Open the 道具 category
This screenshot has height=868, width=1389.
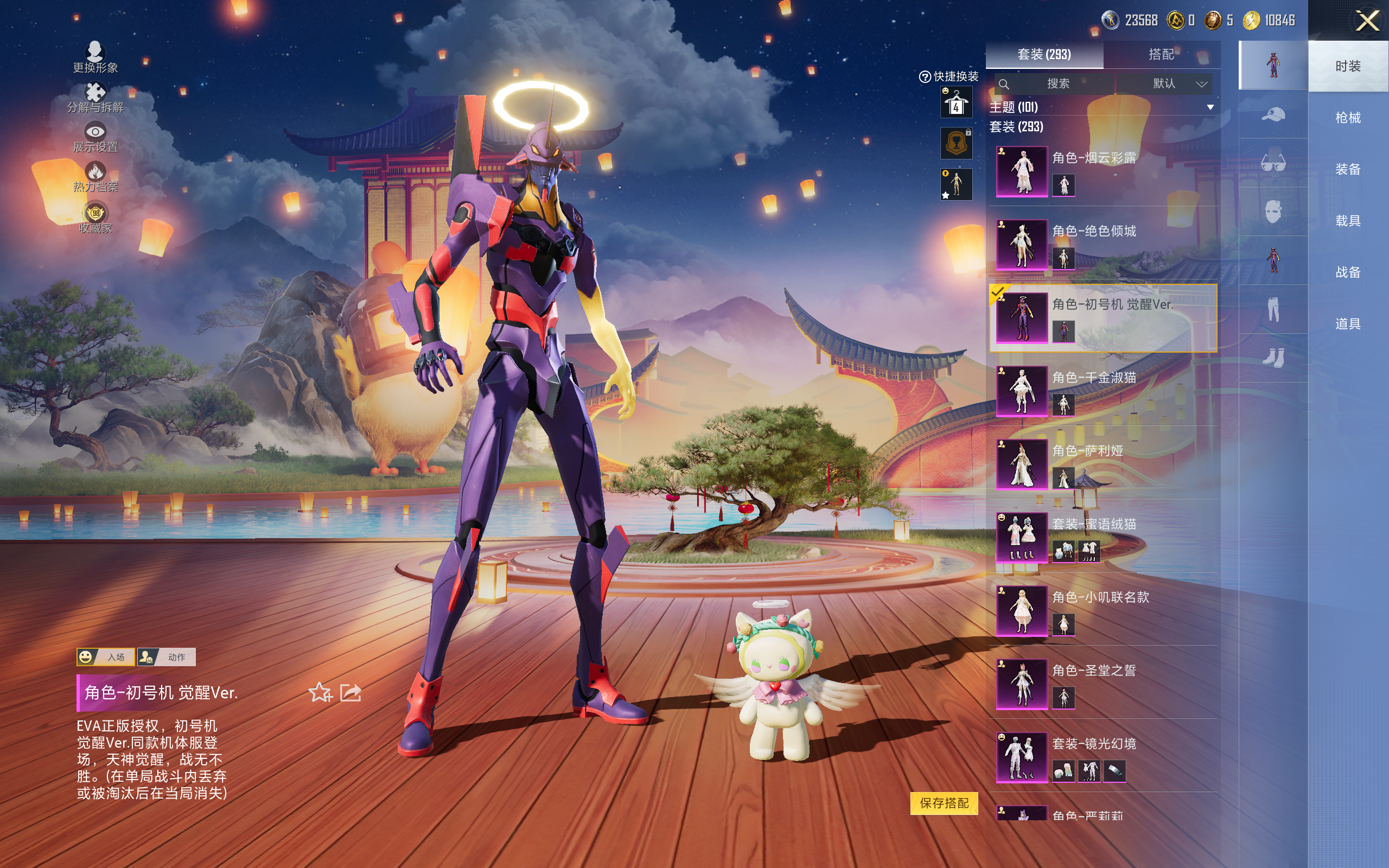(x=1347, y=324)
